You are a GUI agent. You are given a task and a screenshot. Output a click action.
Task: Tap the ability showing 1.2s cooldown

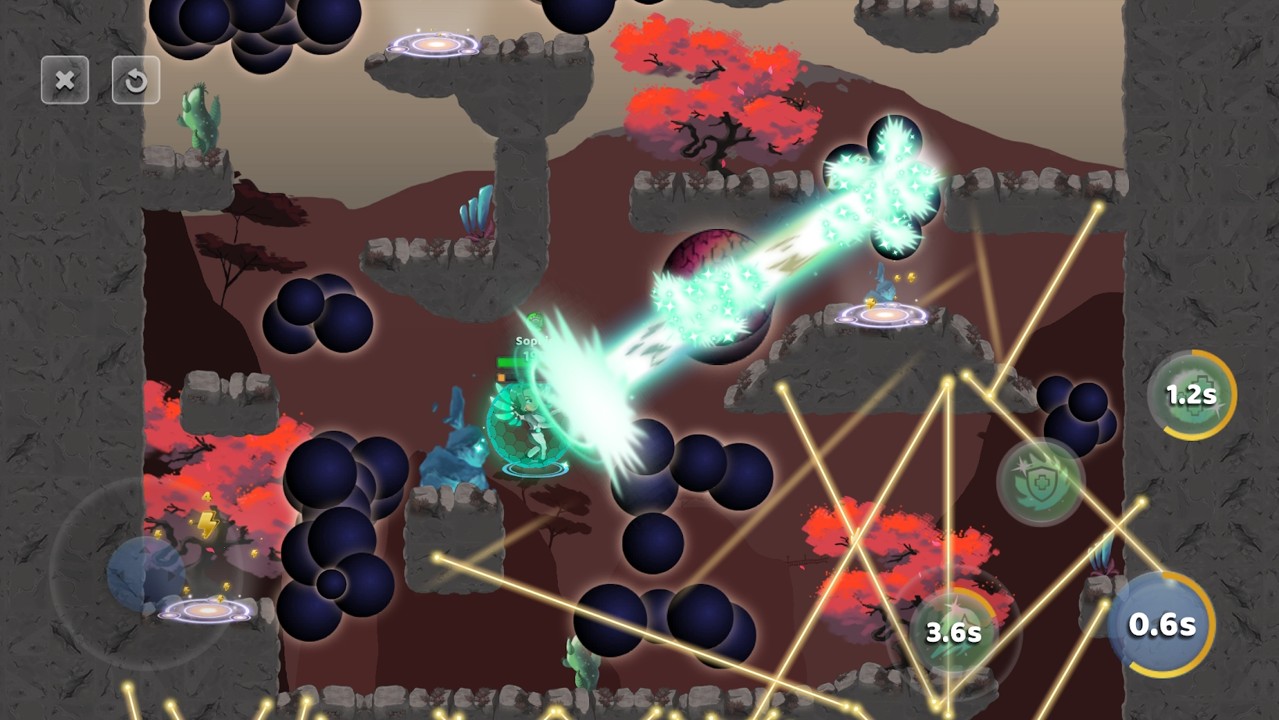coord(1191,395)
